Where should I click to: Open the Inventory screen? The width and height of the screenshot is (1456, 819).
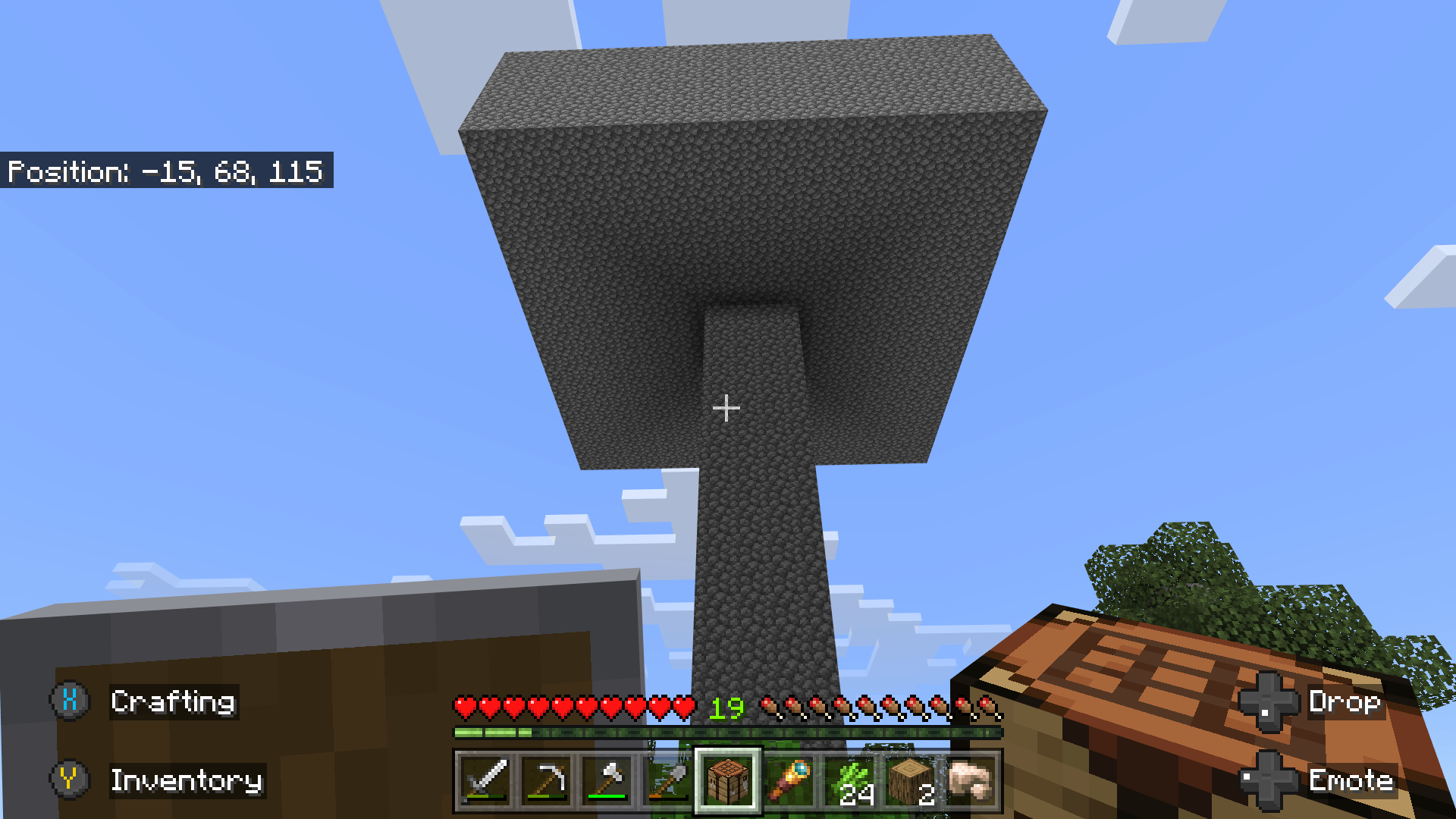[x=187, y=781]
